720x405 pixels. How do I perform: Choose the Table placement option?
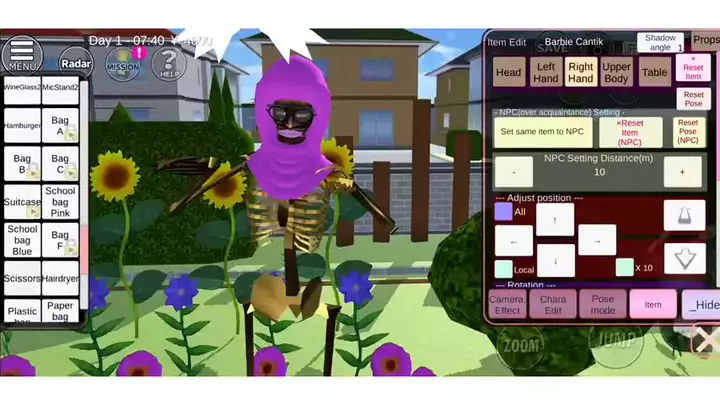click(x=655, y=72)
